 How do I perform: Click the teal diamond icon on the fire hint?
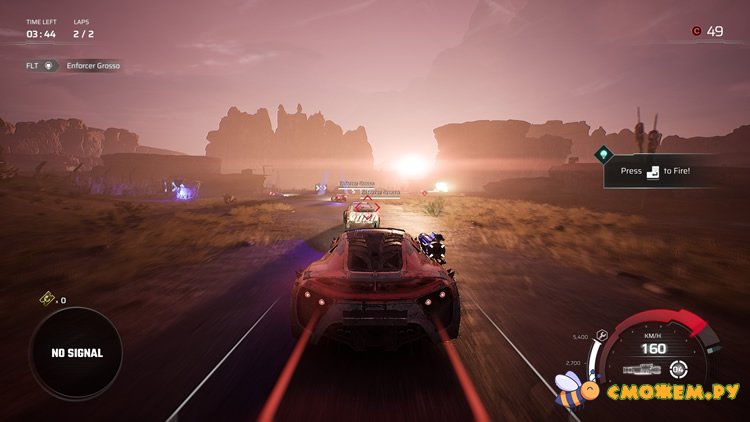602,154
